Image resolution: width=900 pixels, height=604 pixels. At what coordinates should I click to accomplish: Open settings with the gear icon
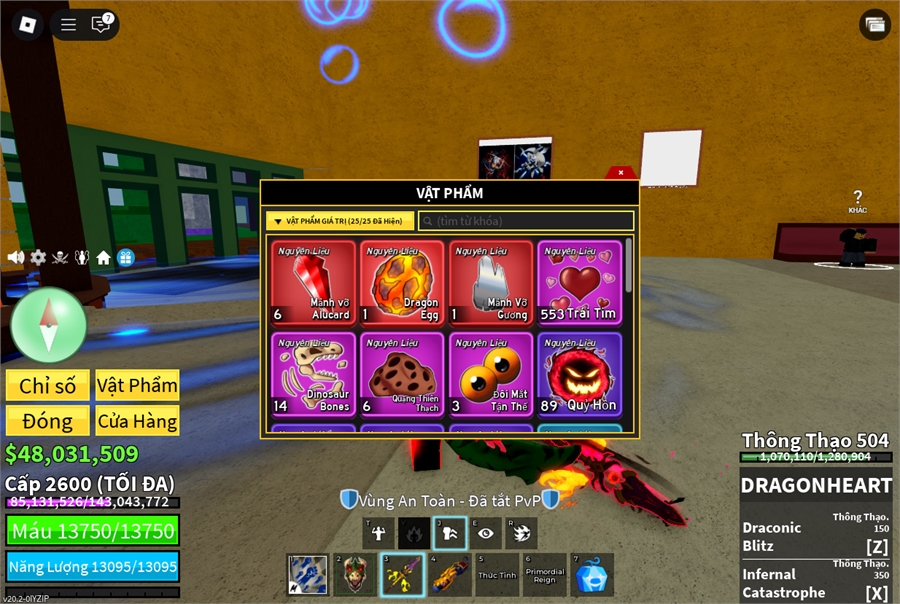click(x=38, y=257)
